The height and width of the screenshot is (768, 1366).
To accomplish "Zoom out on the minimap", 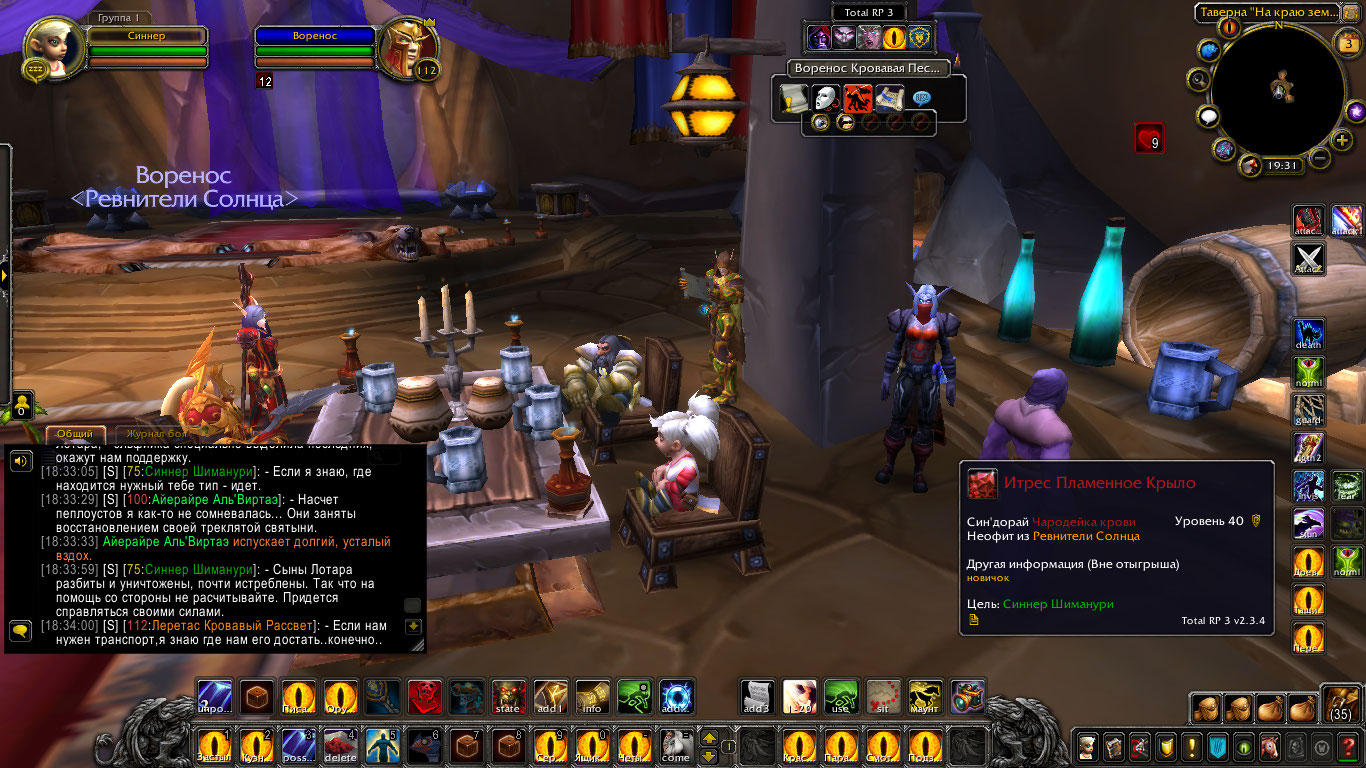I will pos(1319,157).
